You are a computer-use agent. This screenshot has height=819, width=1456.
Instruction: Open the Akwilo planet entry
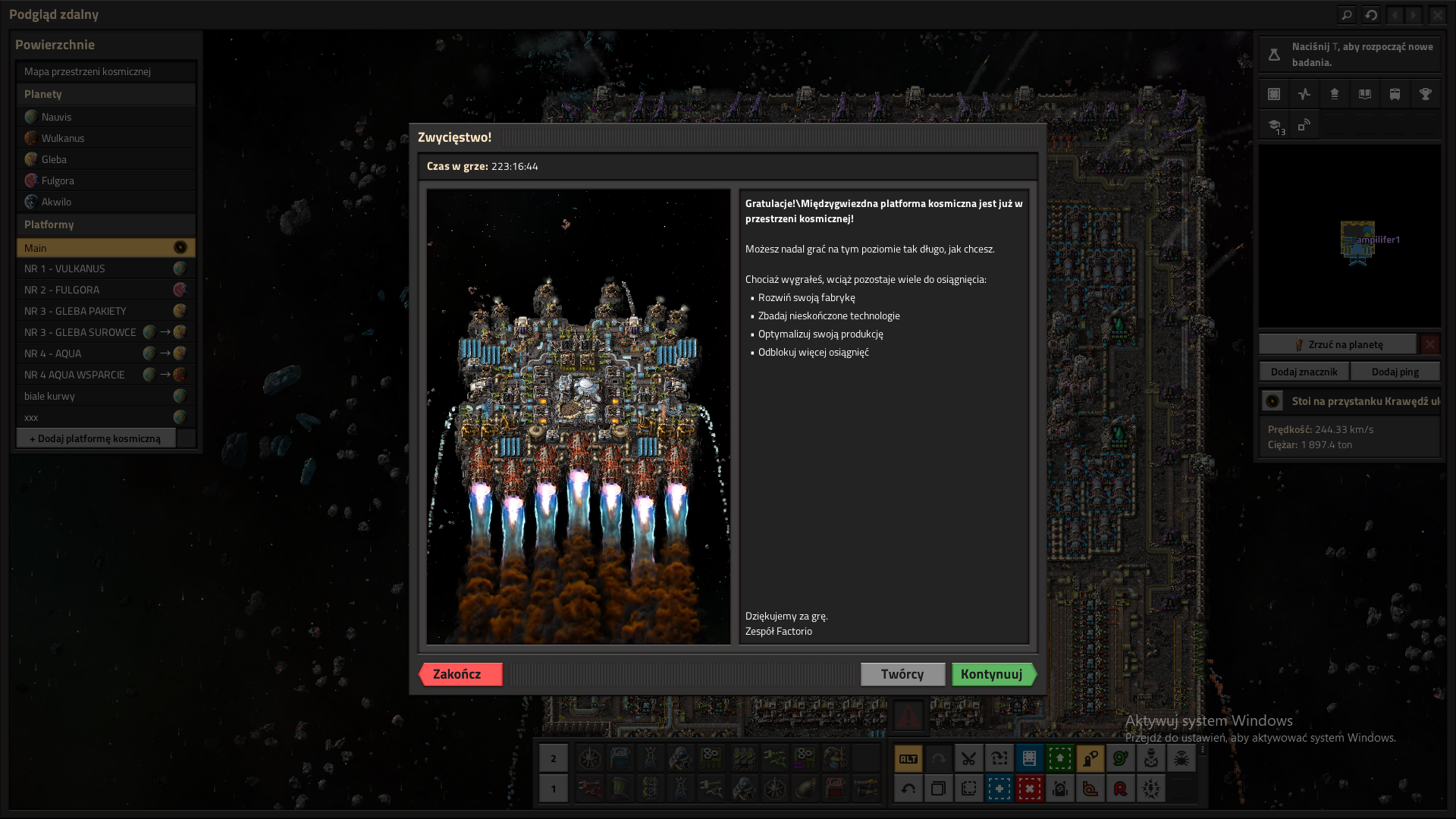[57, 202]
